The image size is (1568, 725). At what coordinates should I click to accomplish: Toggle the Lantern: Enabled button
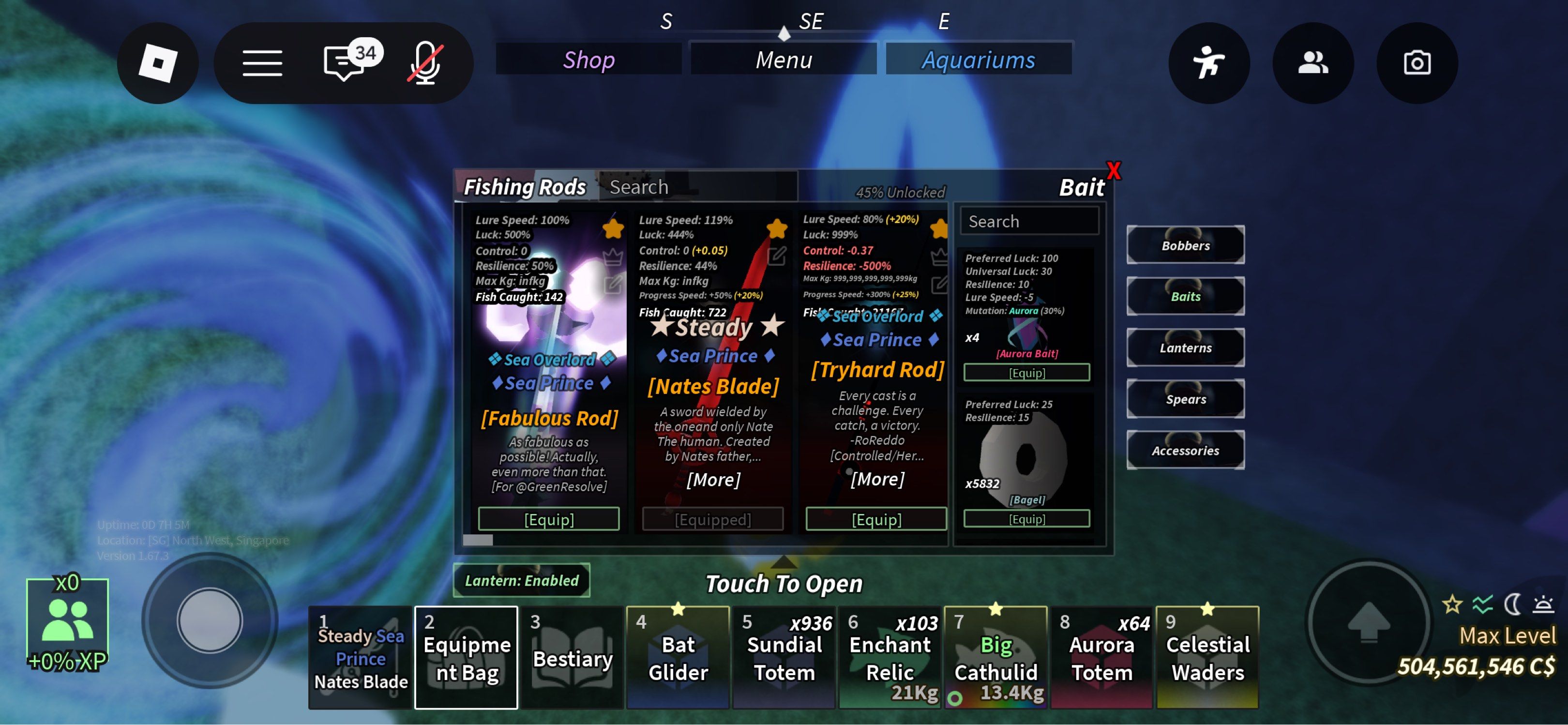pos(522,580)
